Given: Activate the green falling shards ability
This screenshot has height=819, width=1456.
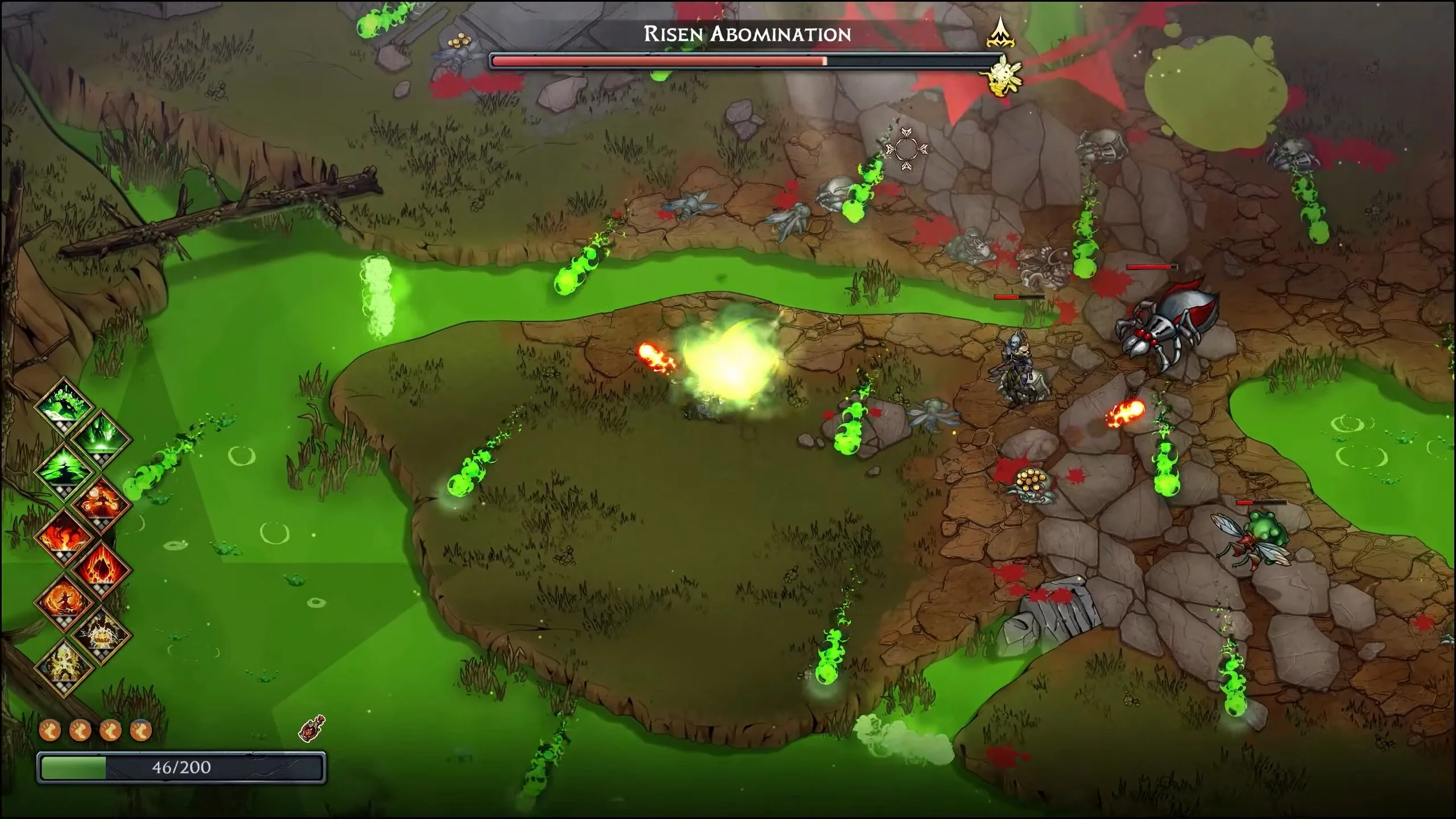Looking at the screenshot, I should coord(102,439).
